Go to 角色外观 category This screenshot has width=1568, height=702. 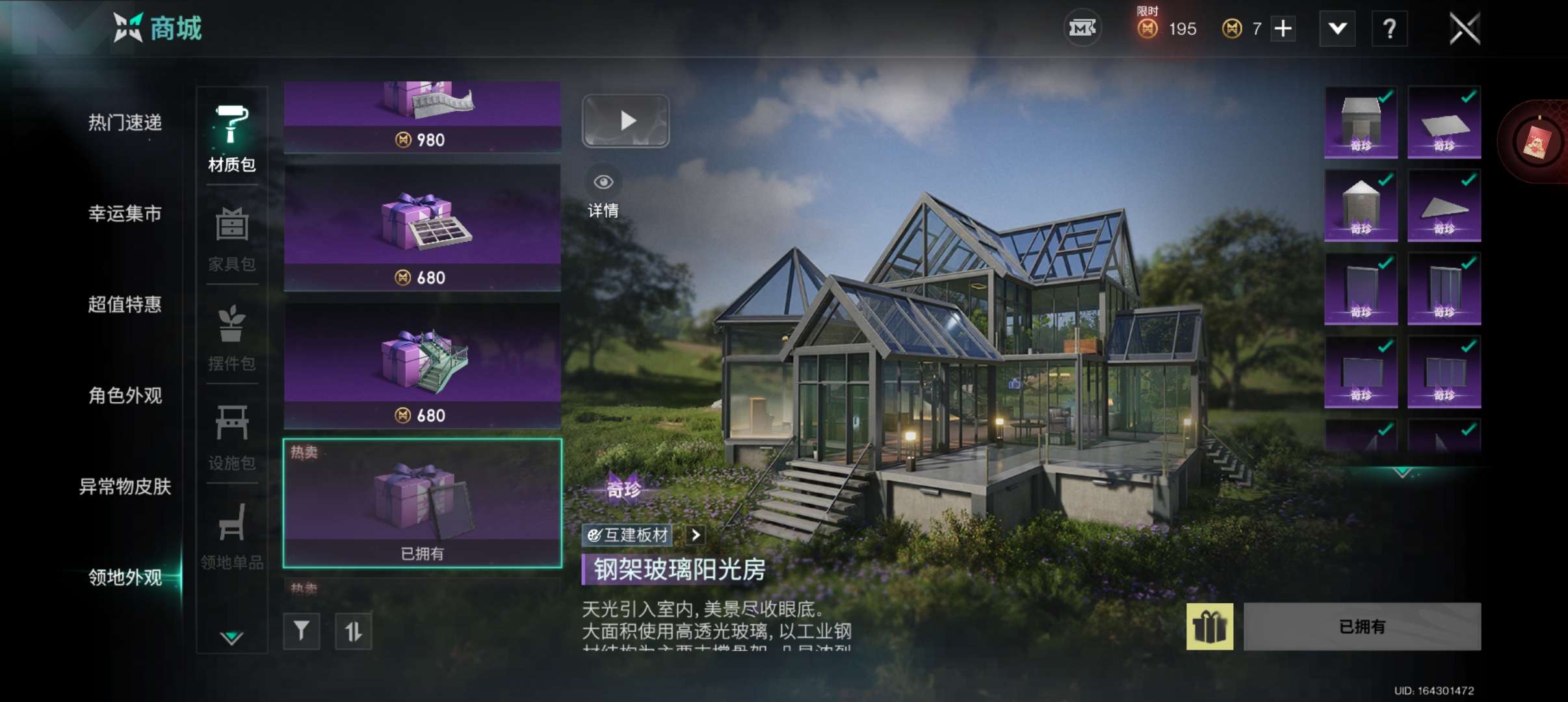tap(125, 395)
